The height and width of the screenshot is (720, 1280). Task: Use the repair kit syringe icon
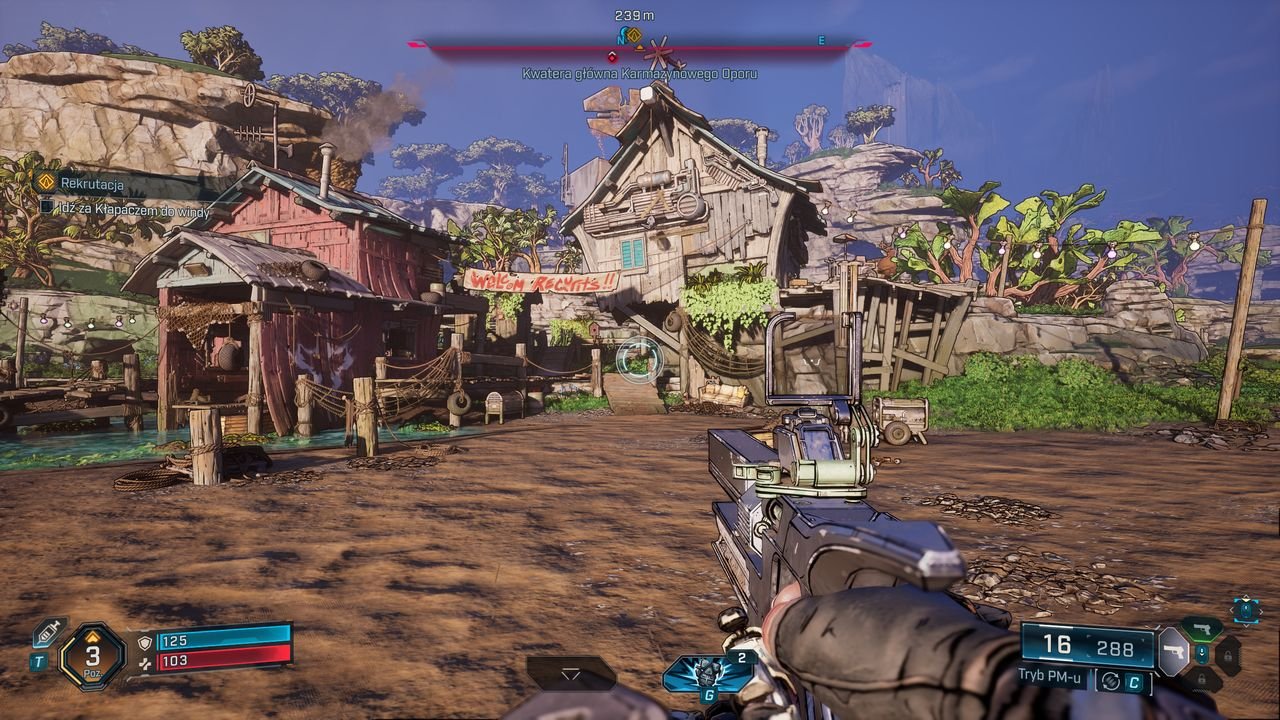tap(48, 632)
